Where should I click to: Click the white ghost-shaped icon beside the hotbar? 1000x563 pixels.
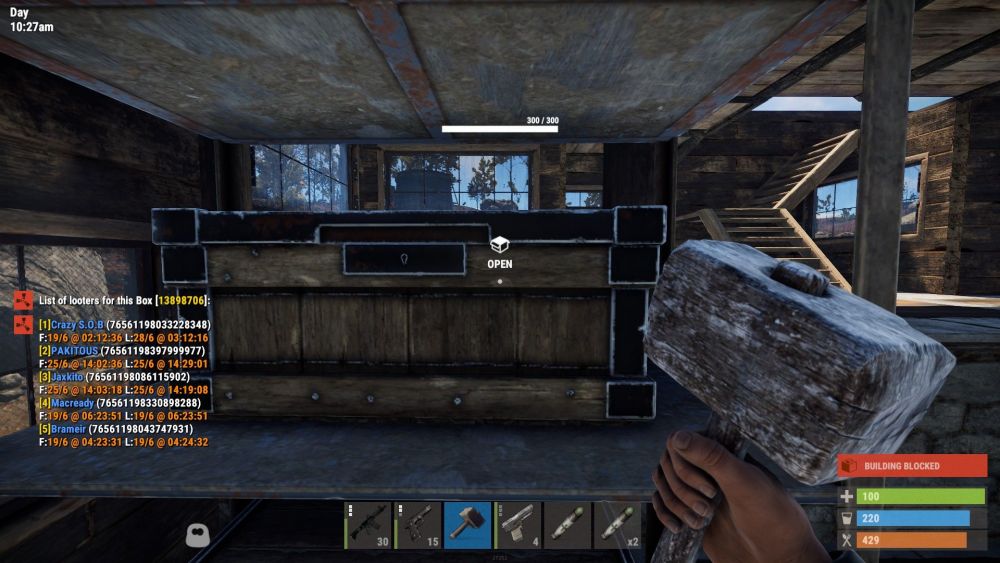[x=197, y=535]
